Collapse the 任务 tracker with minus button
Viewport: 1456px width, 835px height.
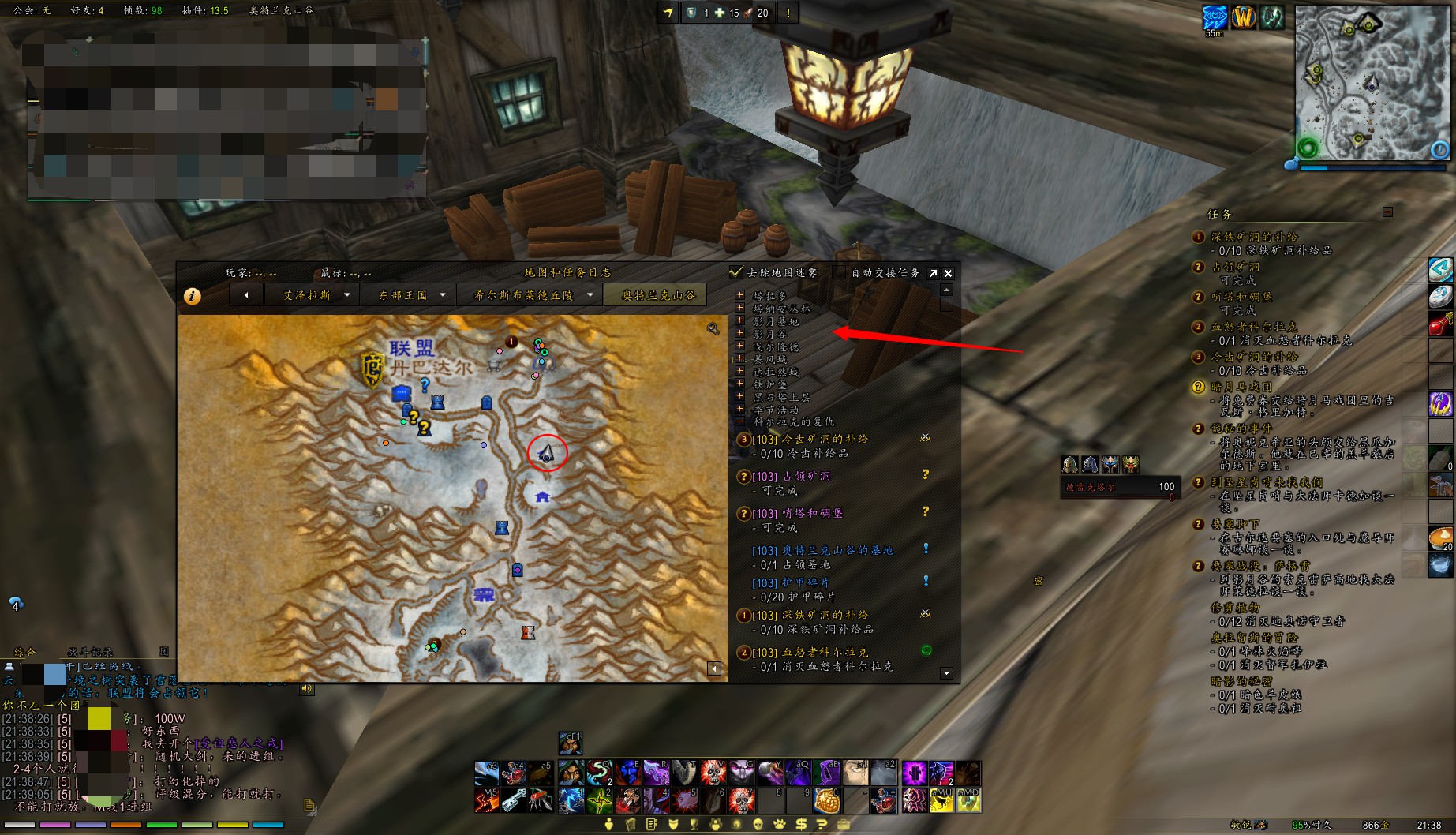pos(1387,212)
